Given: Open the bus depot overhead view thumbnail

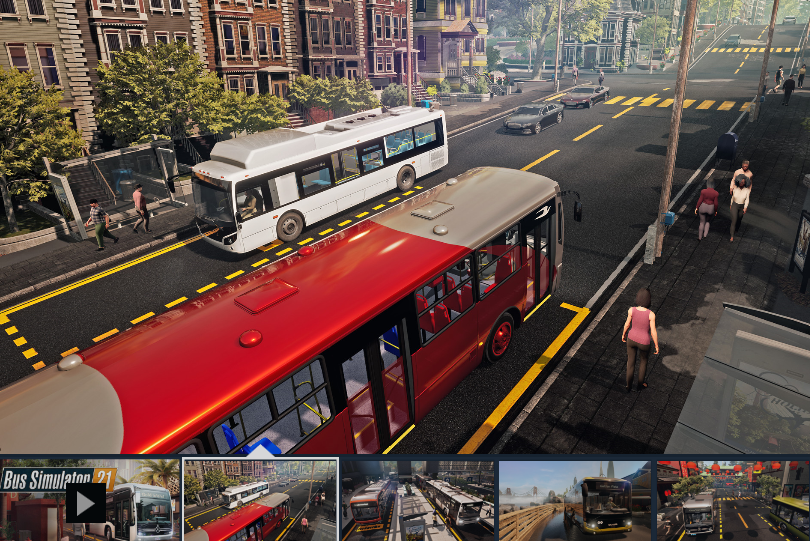Looking at the screenshot, I should click(x=418, y=501).
